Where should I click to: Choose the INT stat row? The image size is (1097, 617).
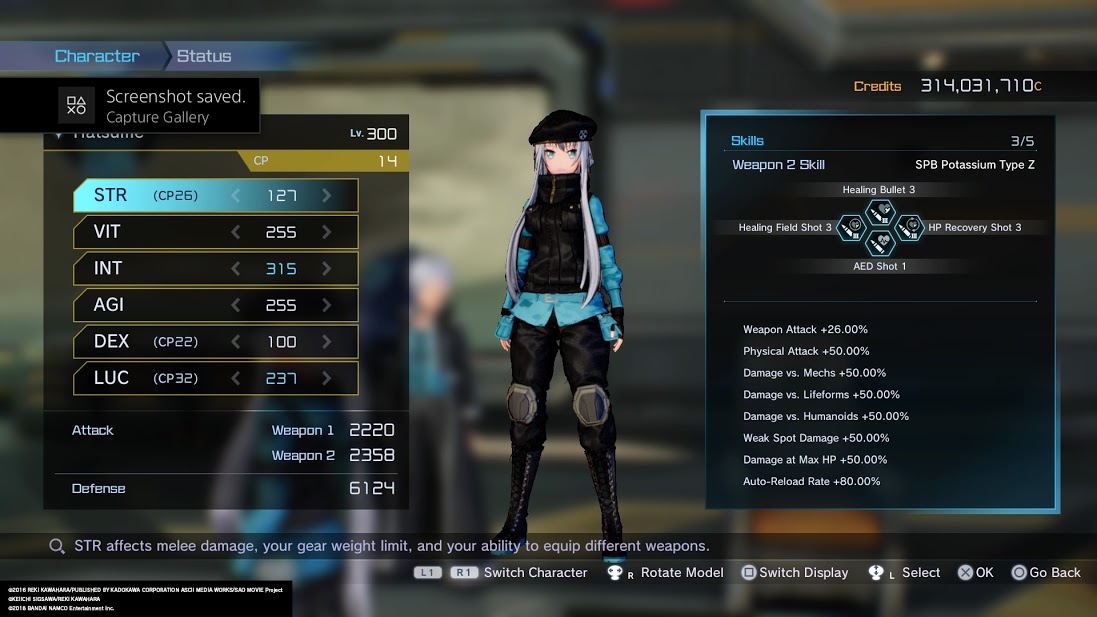215,268
